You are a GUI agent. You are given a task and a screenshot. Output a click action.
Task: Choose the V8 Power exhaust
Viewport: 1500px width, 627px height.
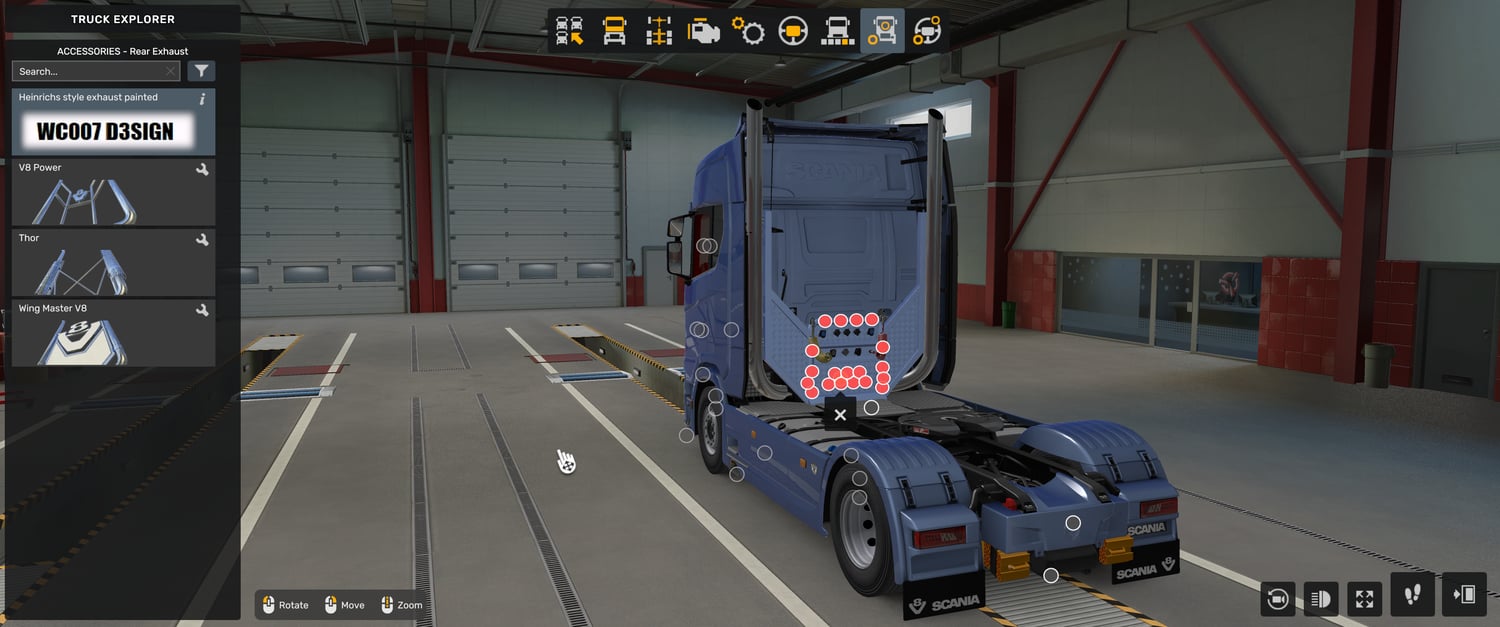(x=113, y=192)
